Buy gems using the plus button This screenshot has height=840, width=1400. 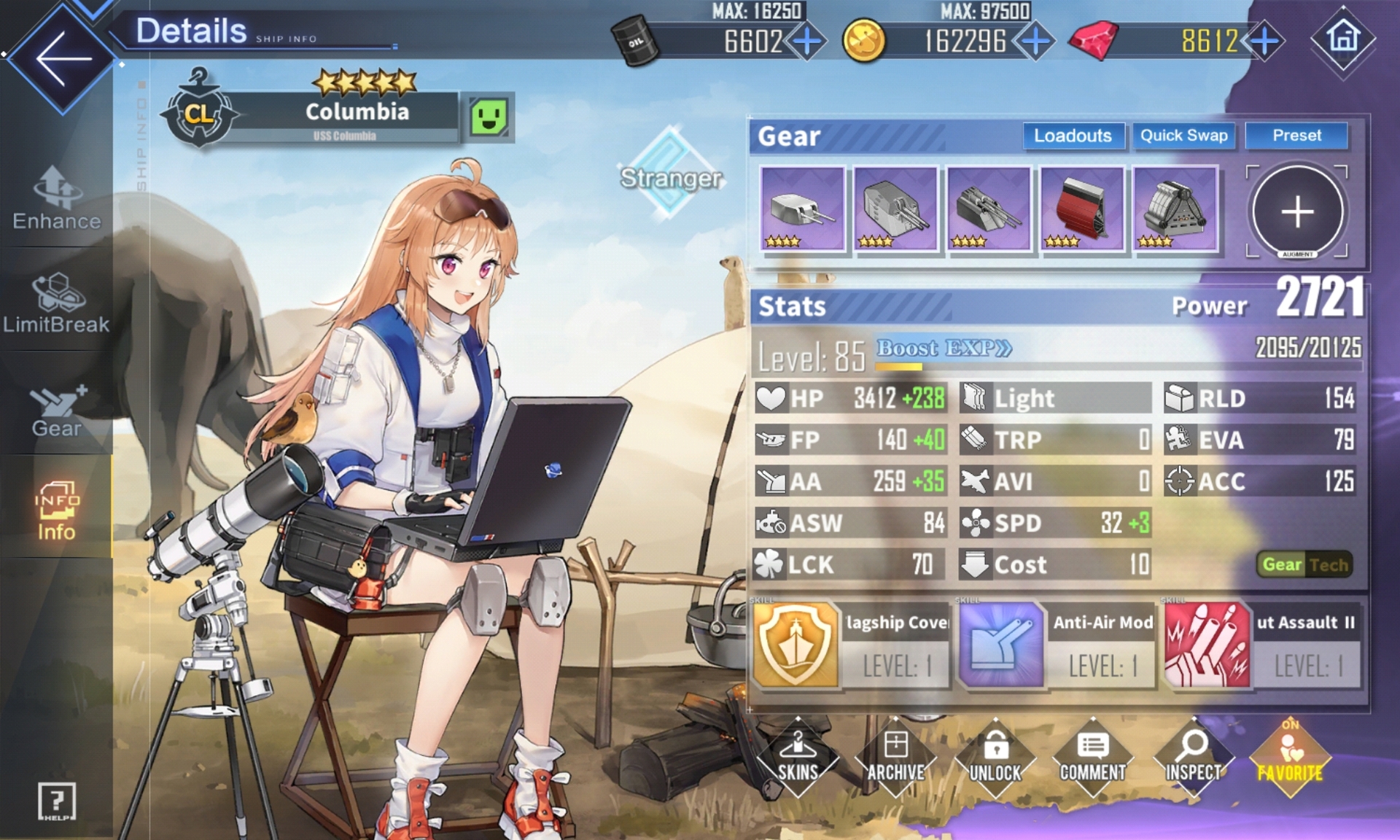click(1264, 41)
